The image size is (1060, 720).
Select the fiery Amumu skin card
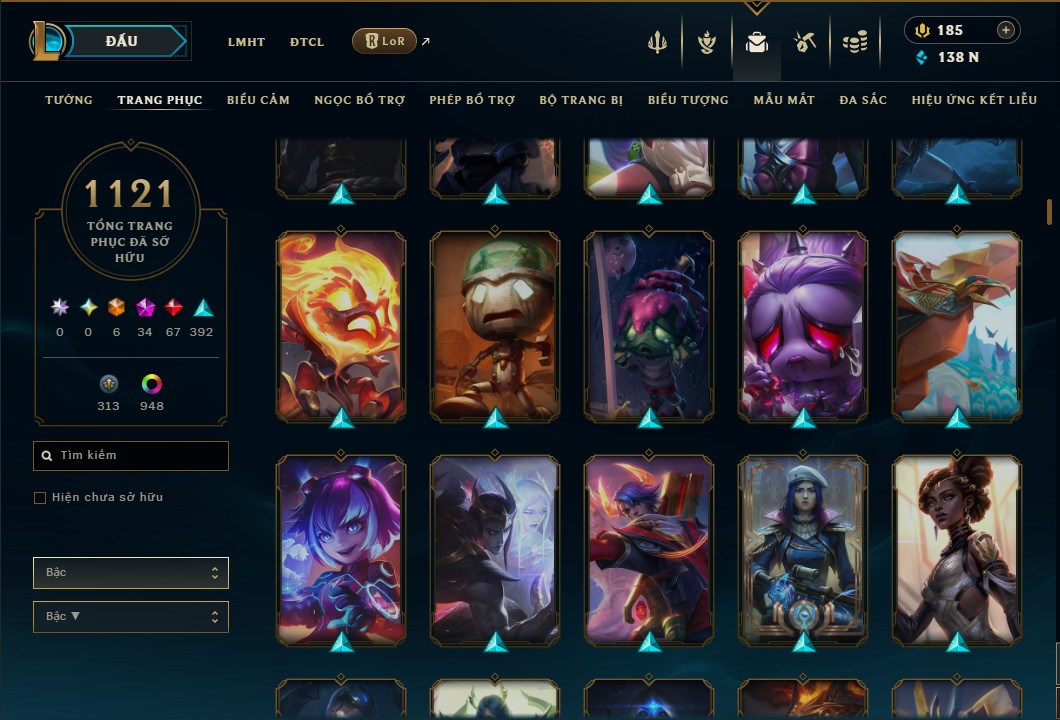(342, 324)
